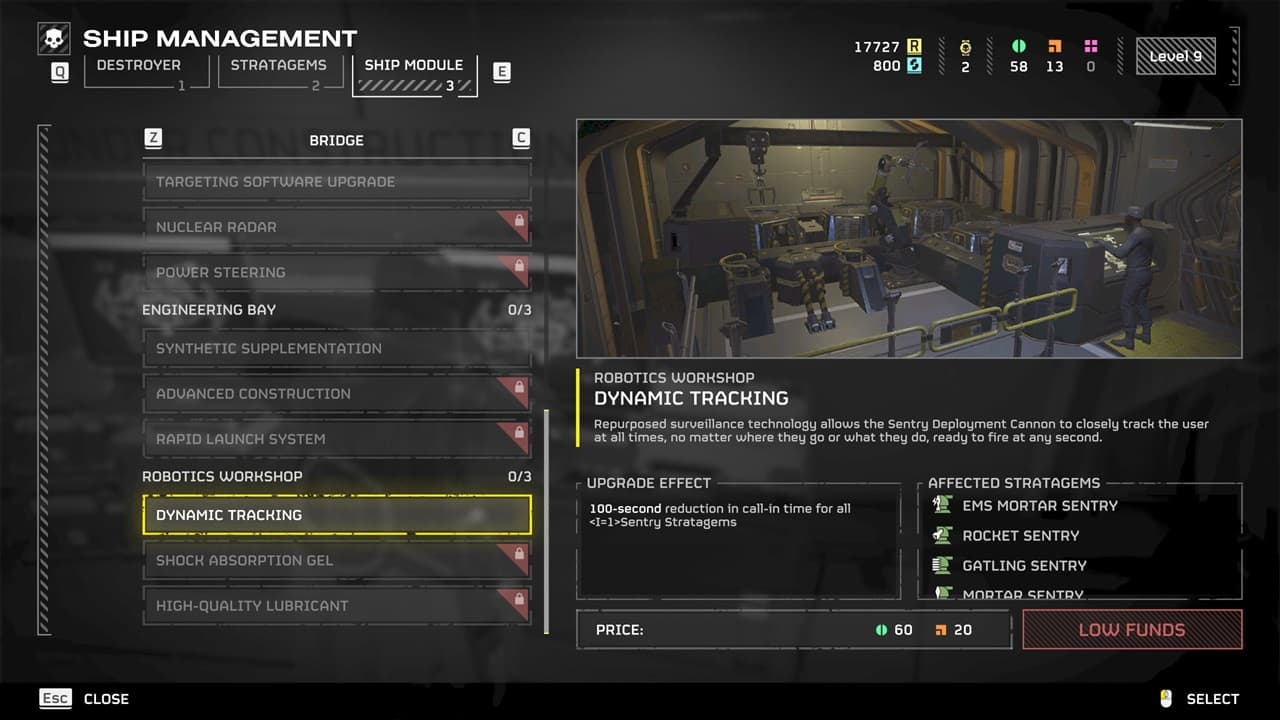The width and height of the screenshot is (1280, 720).
Task: Choose Shock Absorption Gel module
Action: pyautogui.click(x=336, y=560)
